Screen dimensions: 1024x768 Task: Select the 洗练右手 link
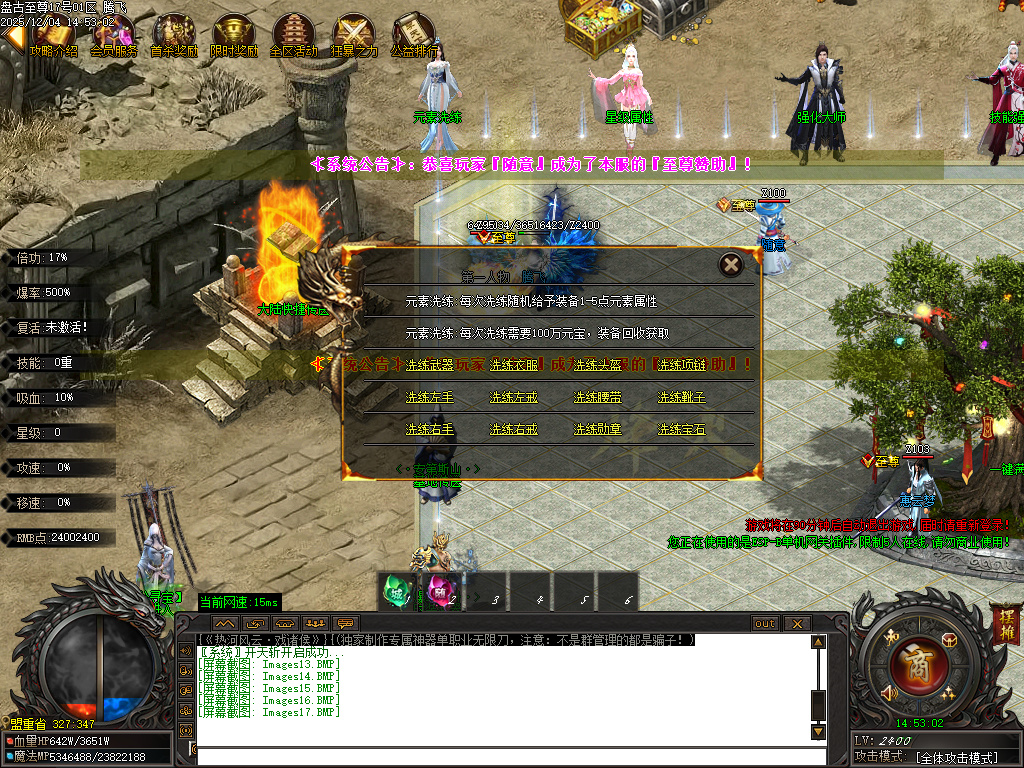[429, 429]
